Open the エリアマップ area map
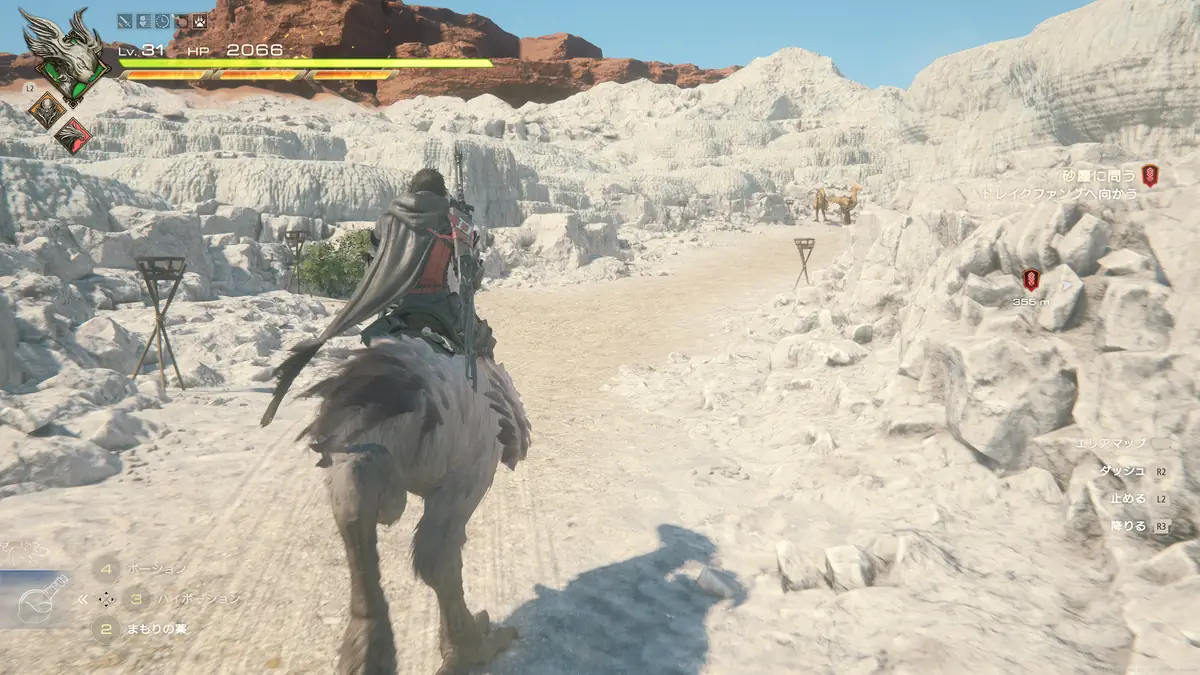 (1110, 442)
